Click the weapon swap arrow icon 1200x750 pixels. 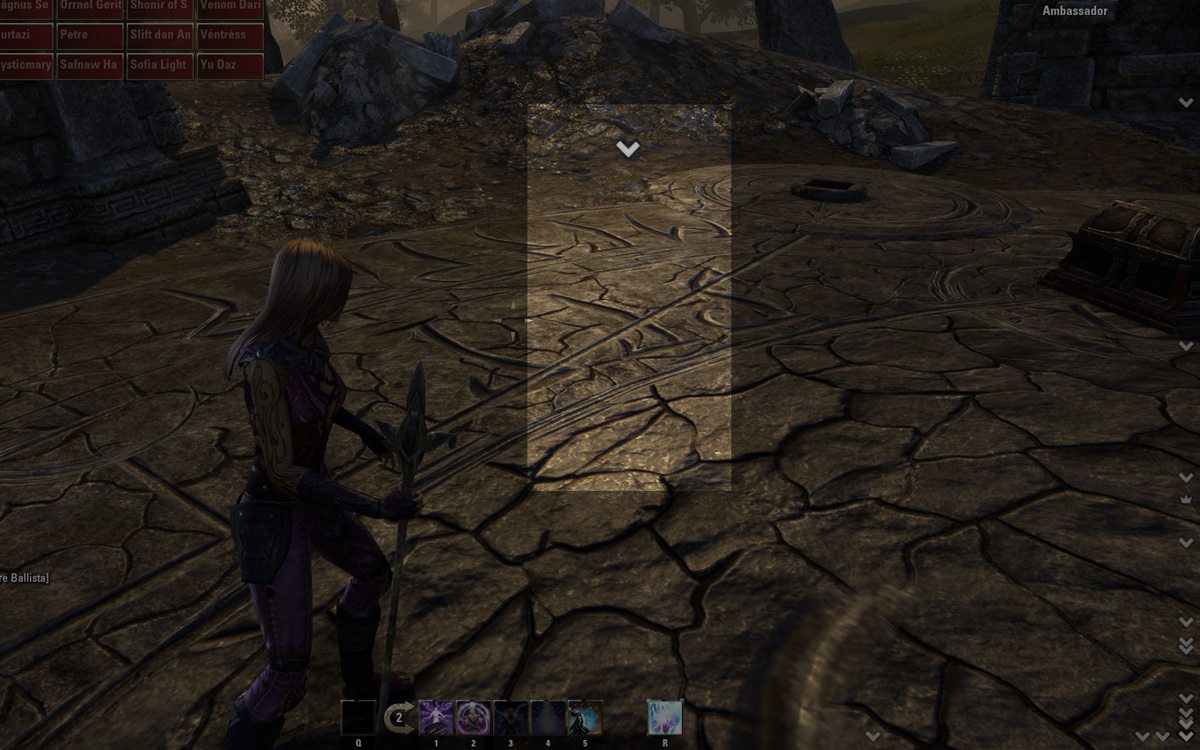click(399, 716)
